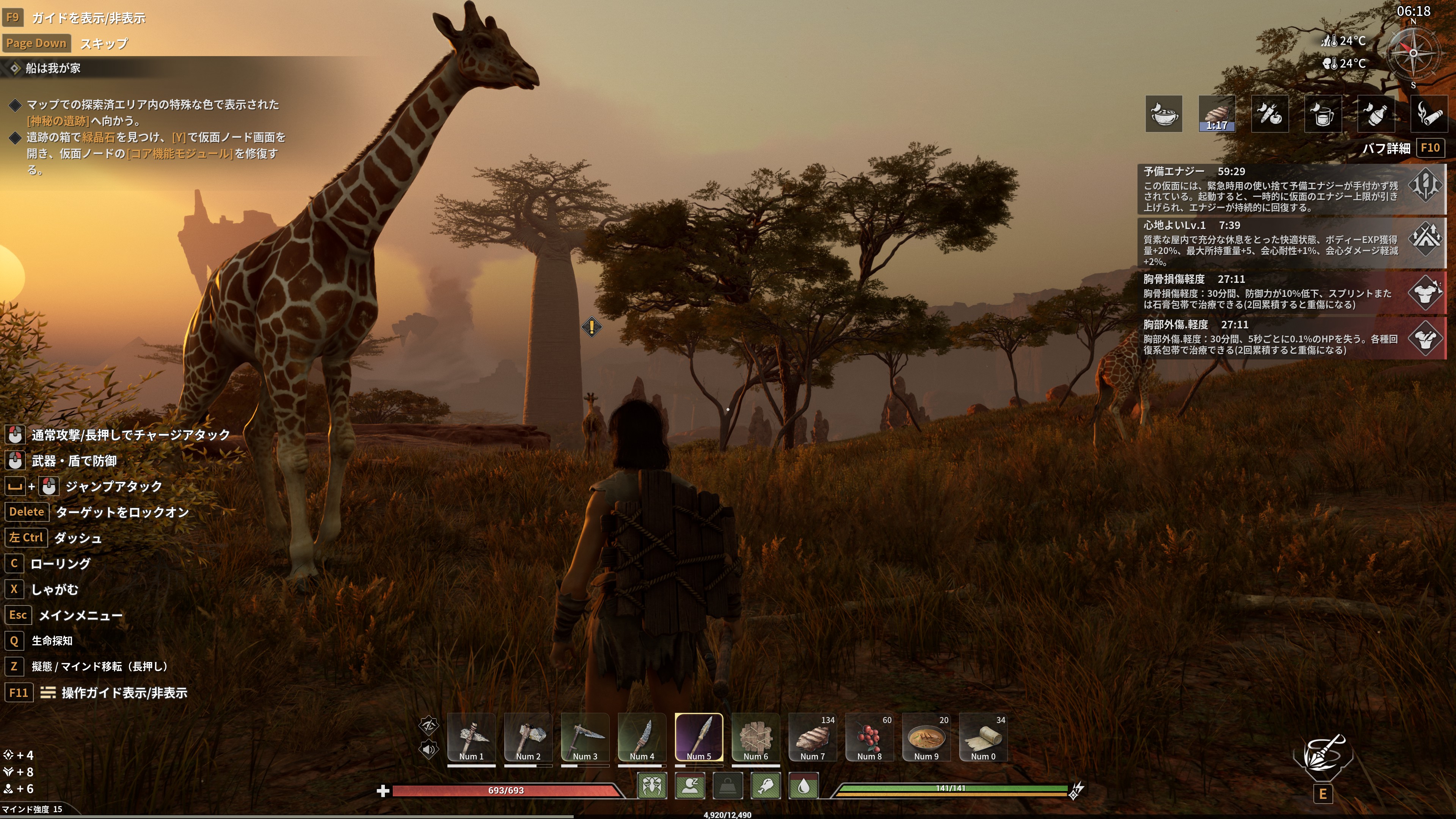Click the hunger drumstick status icon
The height and width of the screenshot is (819, 1456).
pos(766,786)
